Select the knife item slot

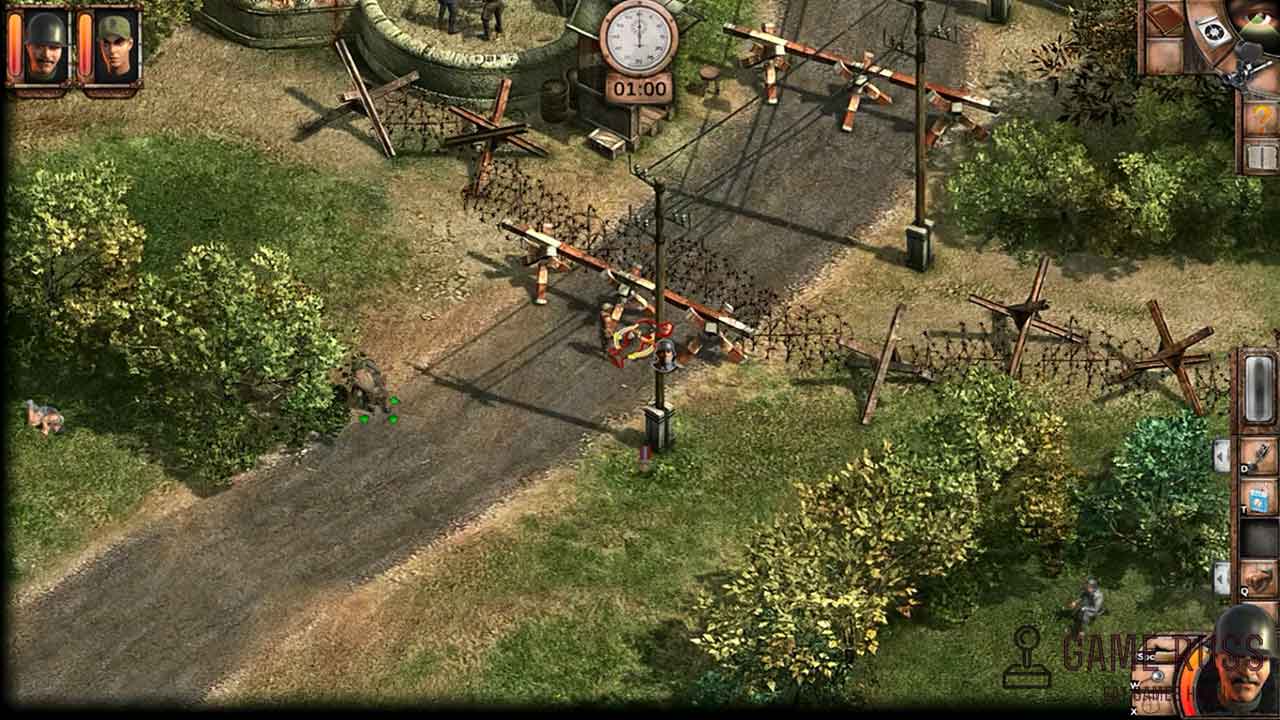1258,455
